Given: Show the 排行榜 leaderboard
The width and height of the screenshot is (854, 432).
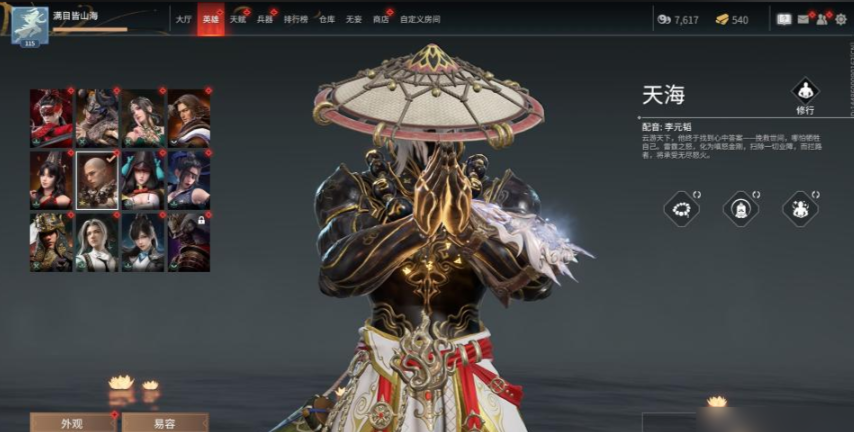Looking at the screenshot, I should pos(296,19).
